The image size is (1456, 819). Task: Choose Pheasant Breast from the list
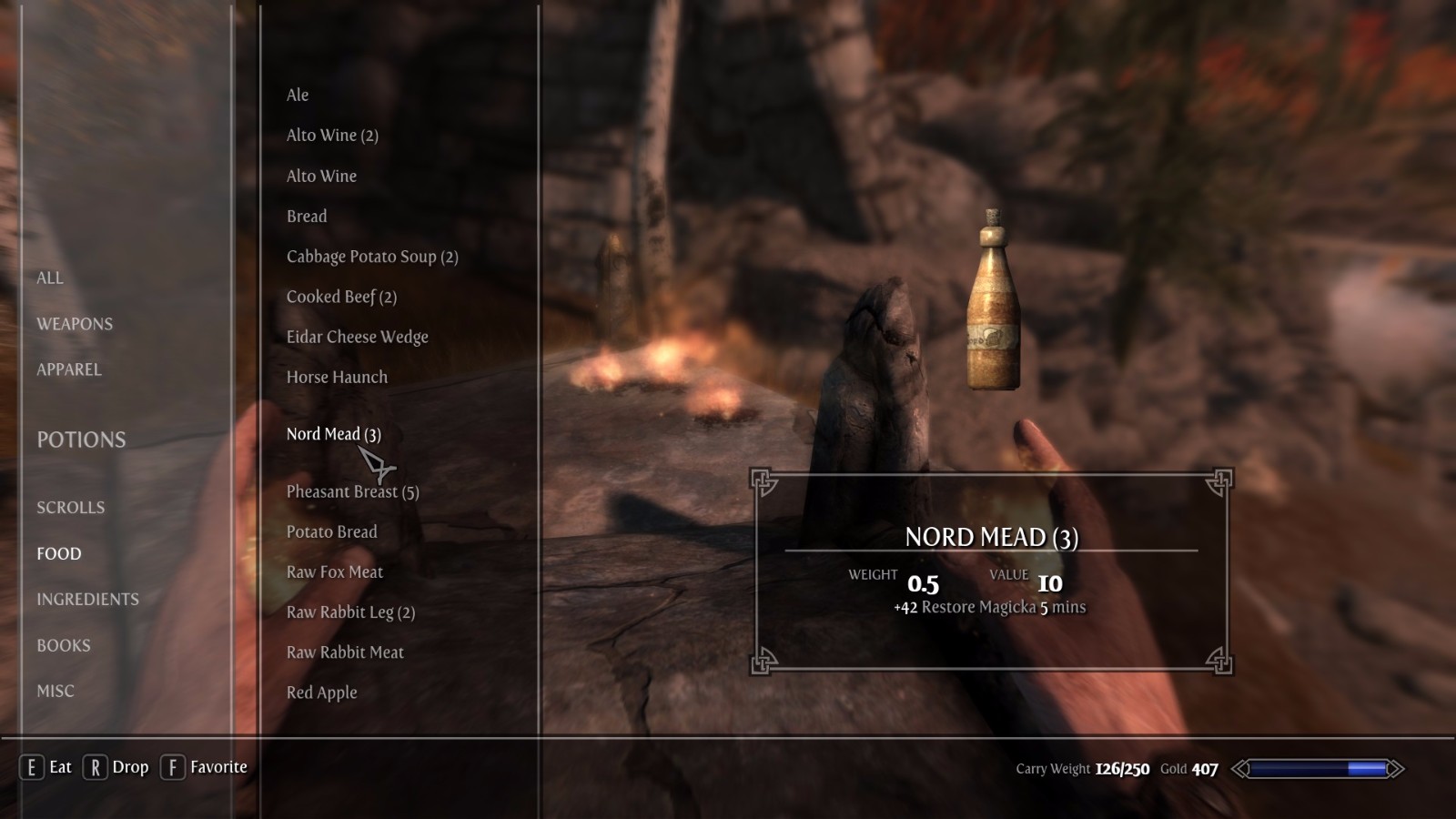point(352,491)
